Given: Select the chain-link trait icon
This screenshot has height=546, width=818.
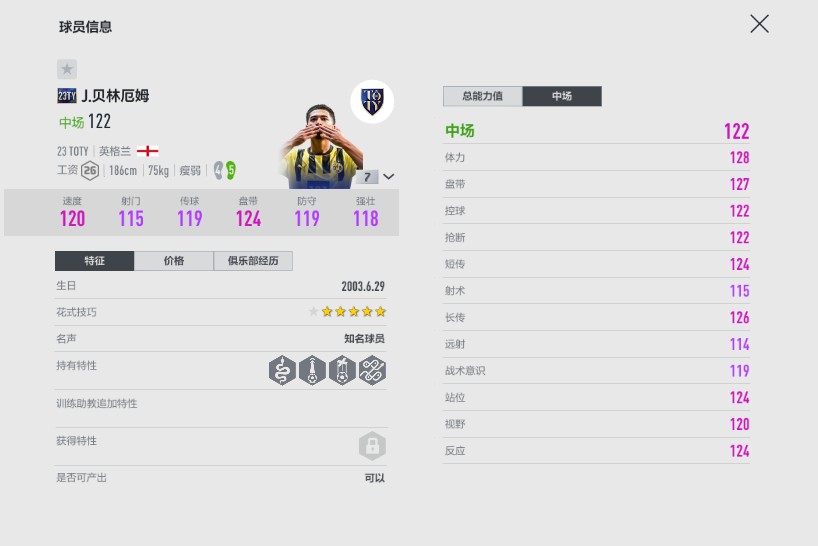Looking at the screenshot, I should click(x=373, y=371).
